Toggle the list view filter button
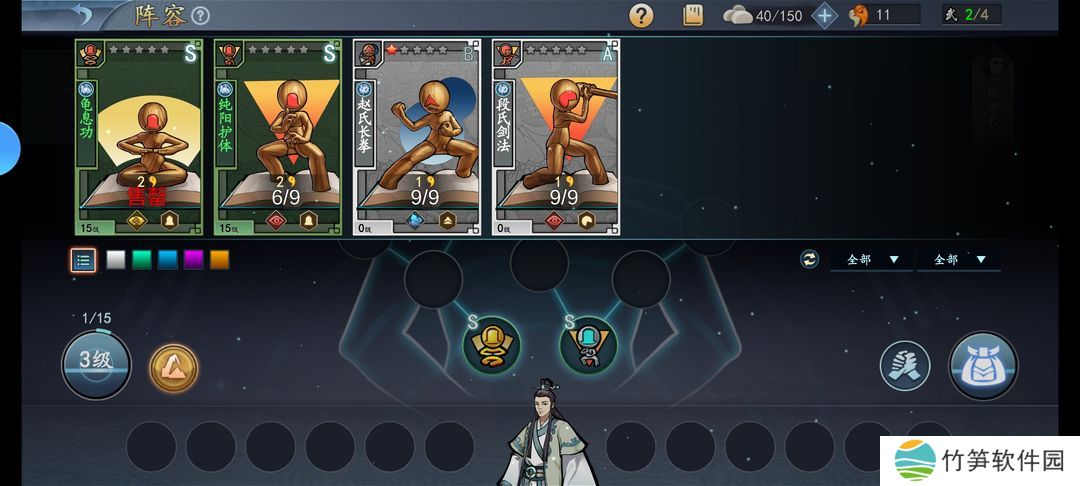 point(84,260)
